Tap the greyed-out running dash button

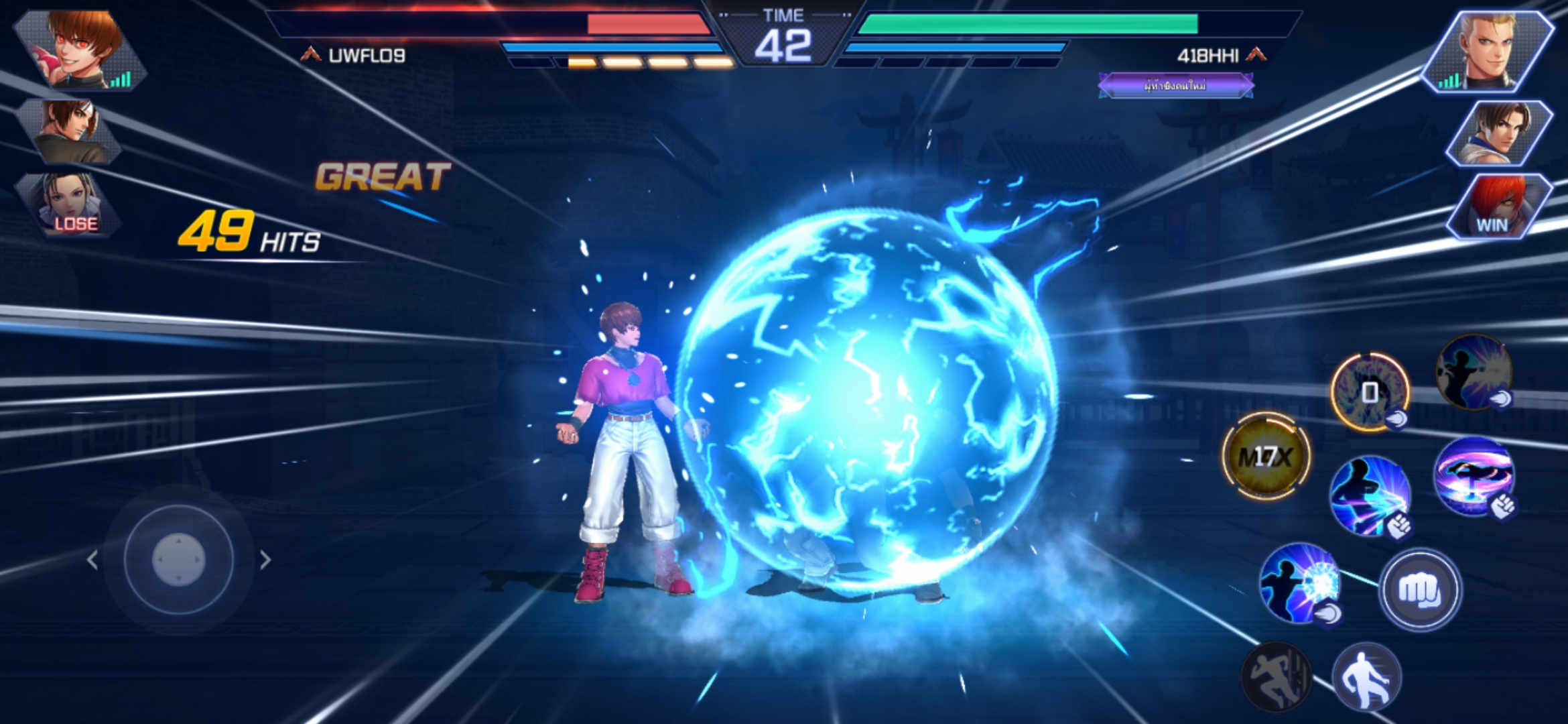(x=1276, y=676)
